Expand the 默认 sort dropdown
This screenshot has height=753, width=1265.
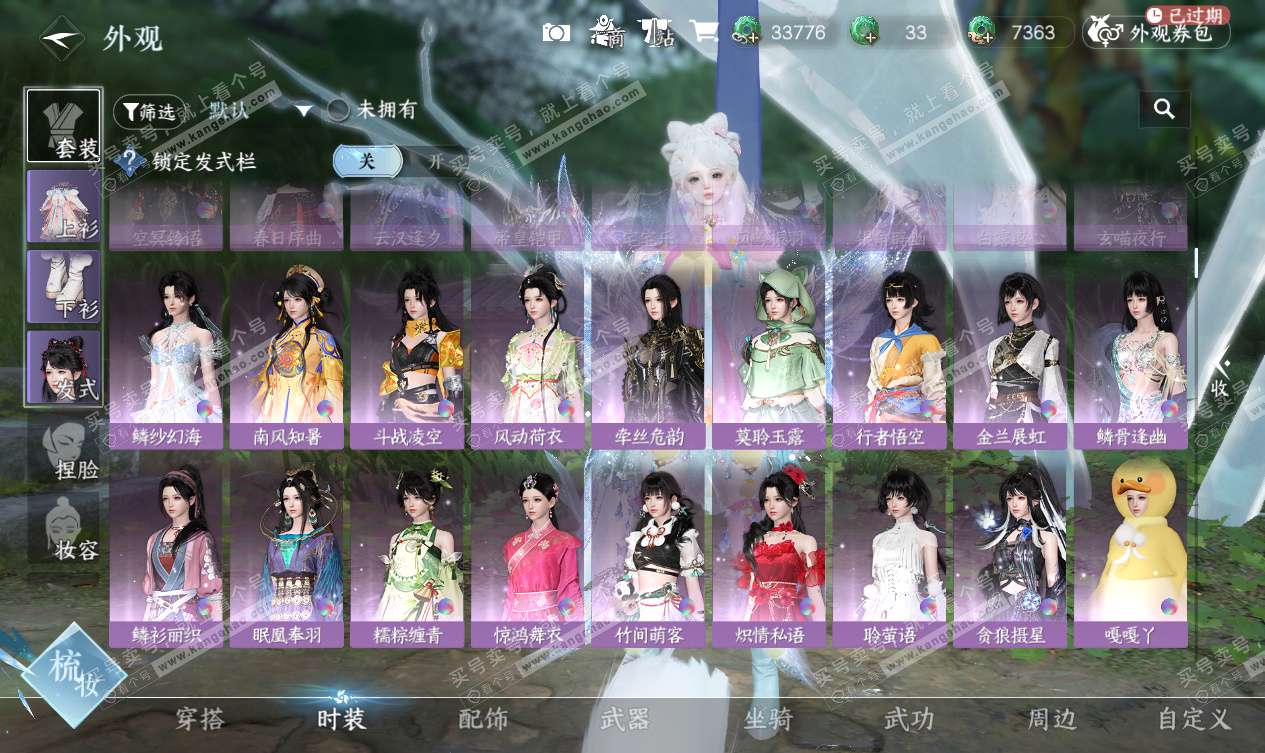(303, 111)
